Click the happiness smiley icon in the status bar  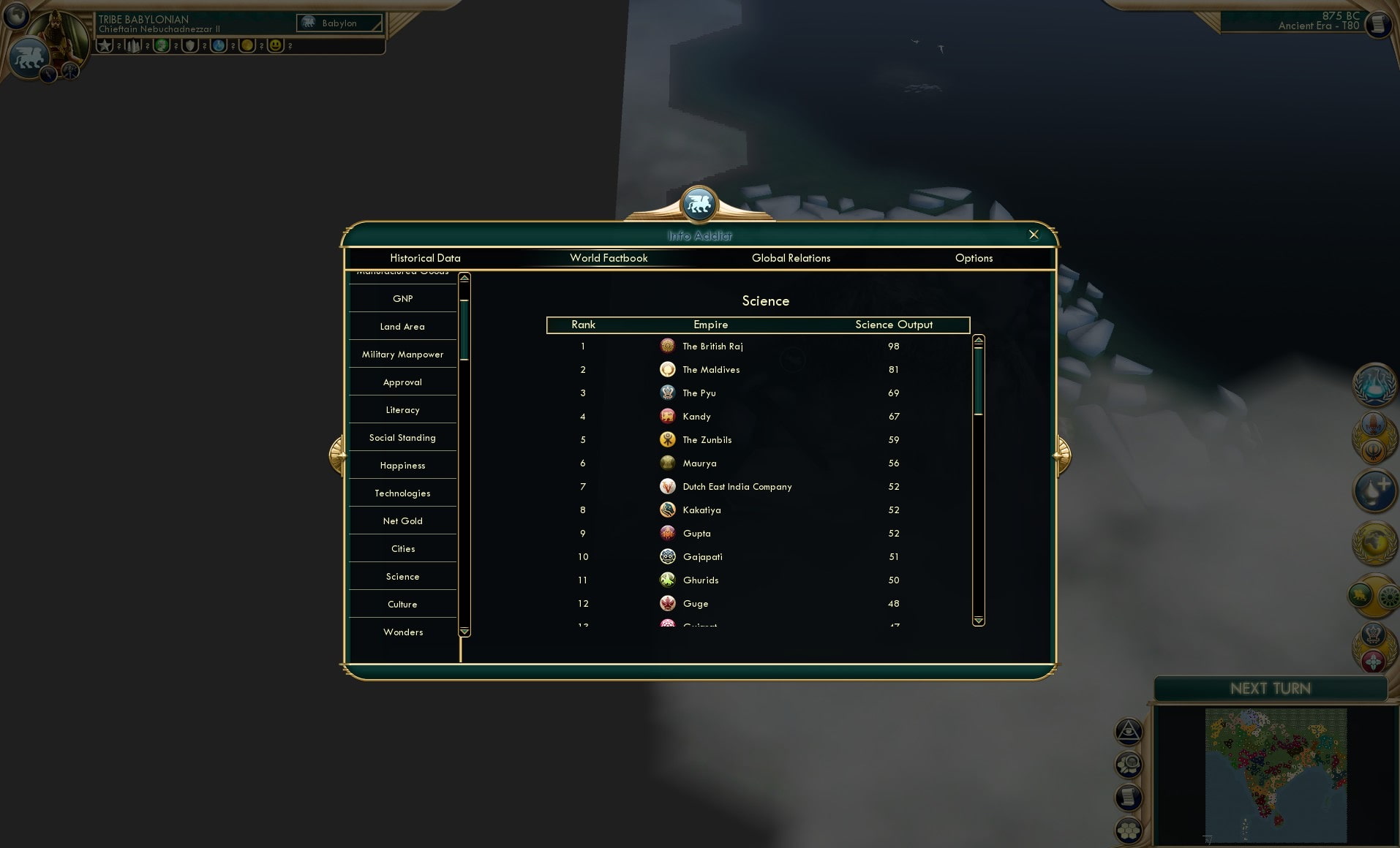[x=276, y=46]
